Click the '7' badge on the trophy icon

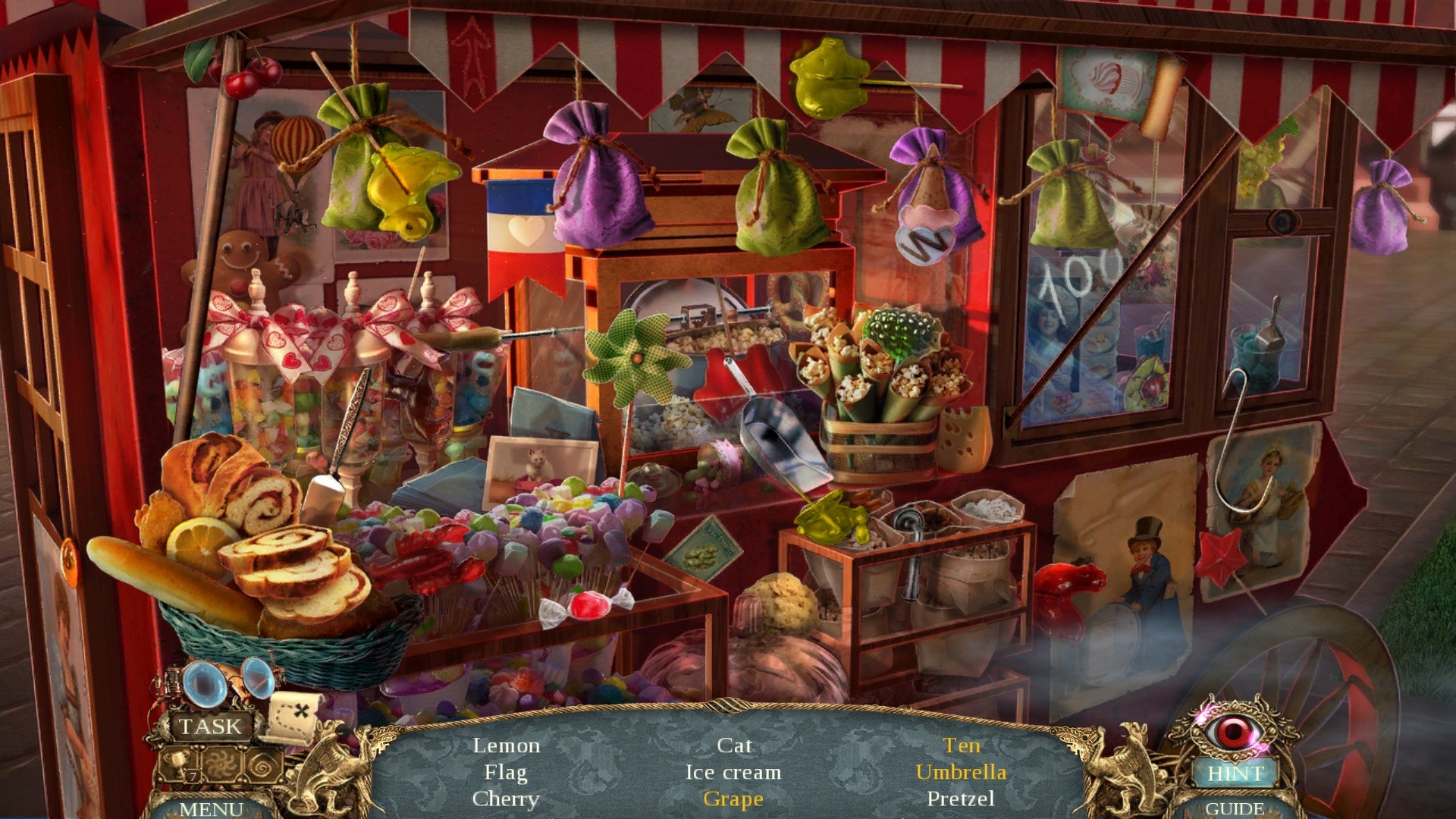point(191,776)
